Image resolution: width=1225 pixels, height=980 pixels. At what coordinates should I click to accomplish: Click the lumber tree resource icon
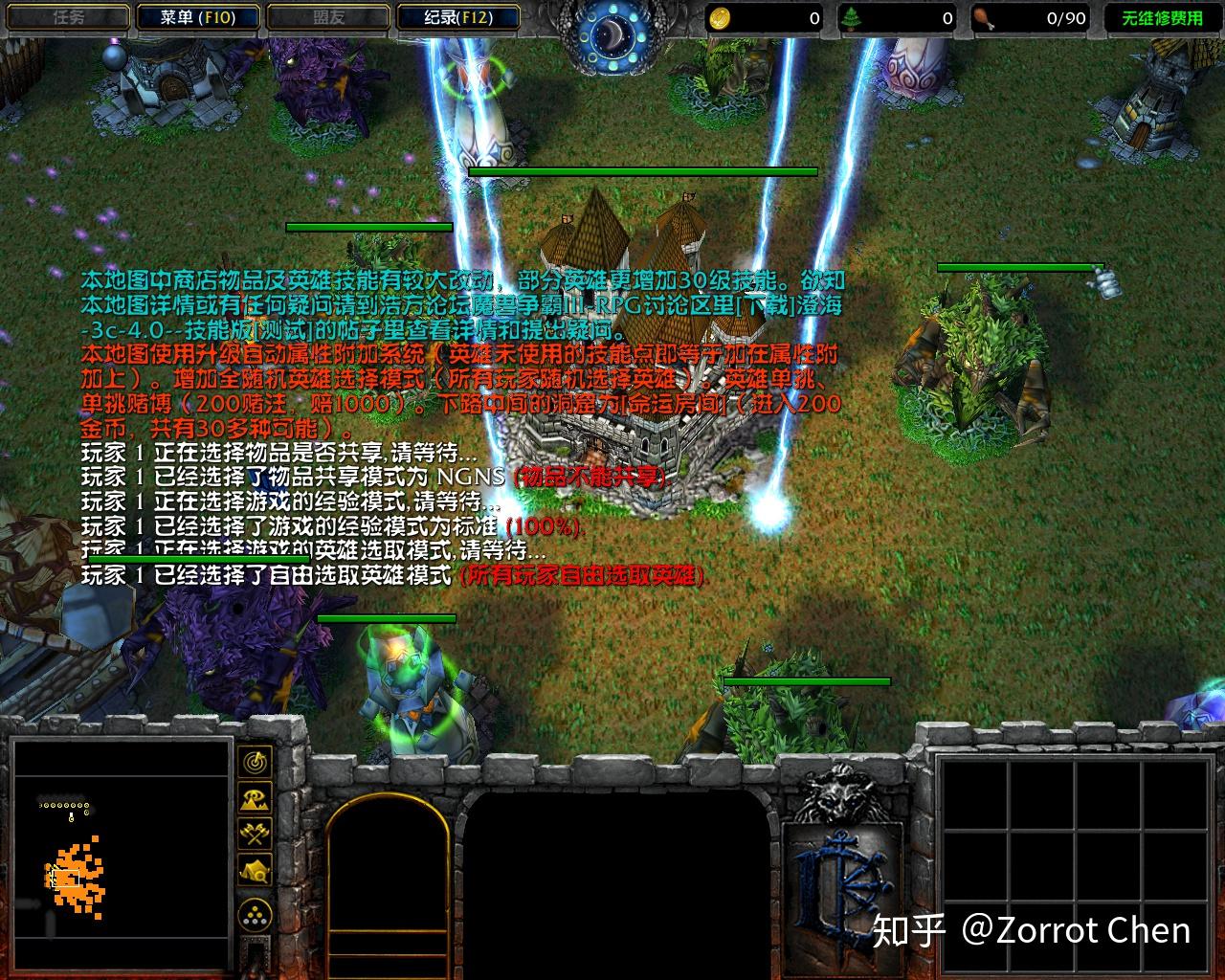coord(852,16)
